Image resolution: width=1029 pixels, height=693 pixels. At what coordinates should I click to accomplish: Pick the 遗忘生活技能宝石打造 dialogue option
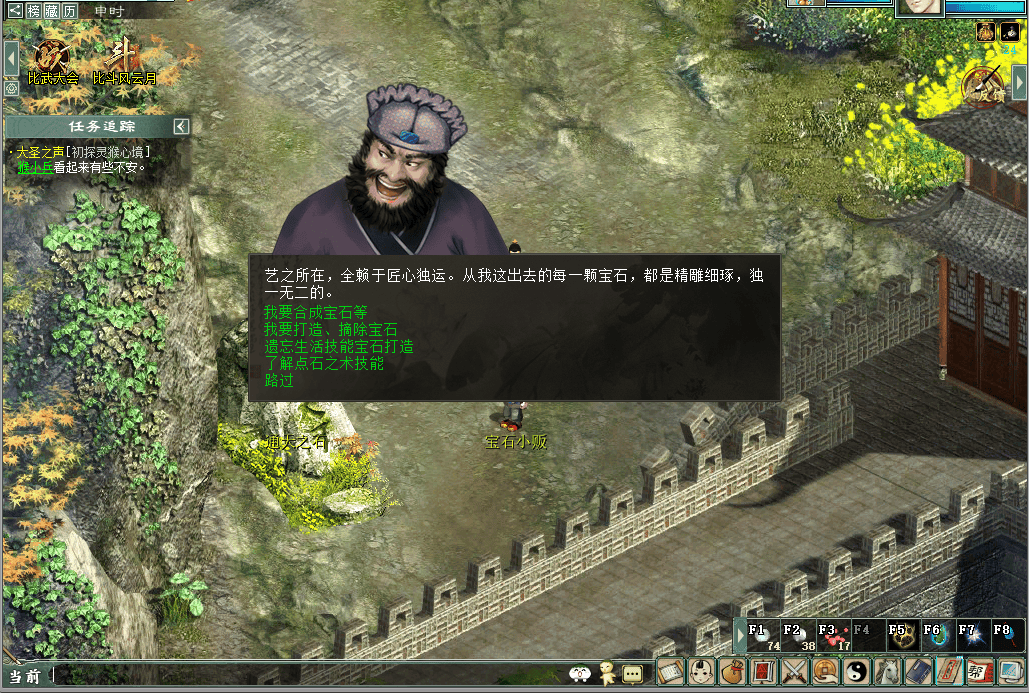coord(338,346)
